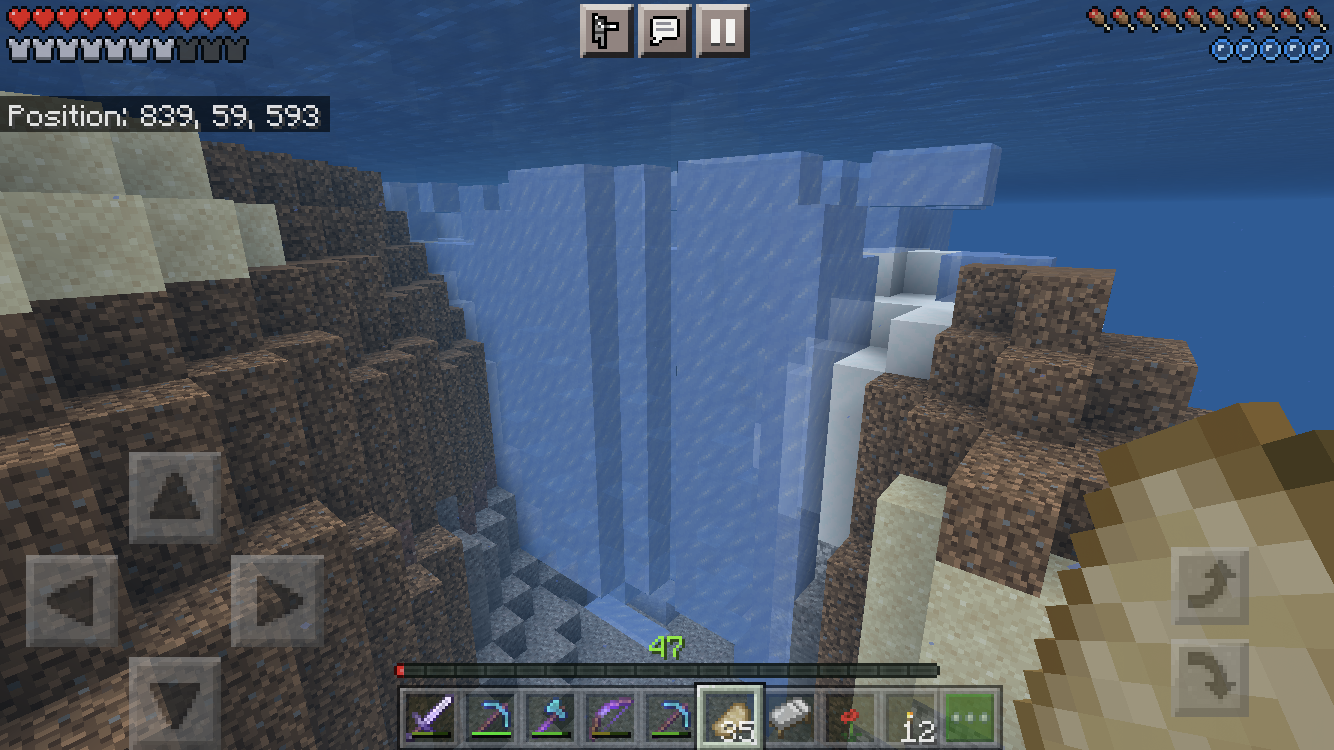Choose the white bed hotbar slot
This screenshot has height=750, width=1334.
pyautogui.click(x=791, y=716)
